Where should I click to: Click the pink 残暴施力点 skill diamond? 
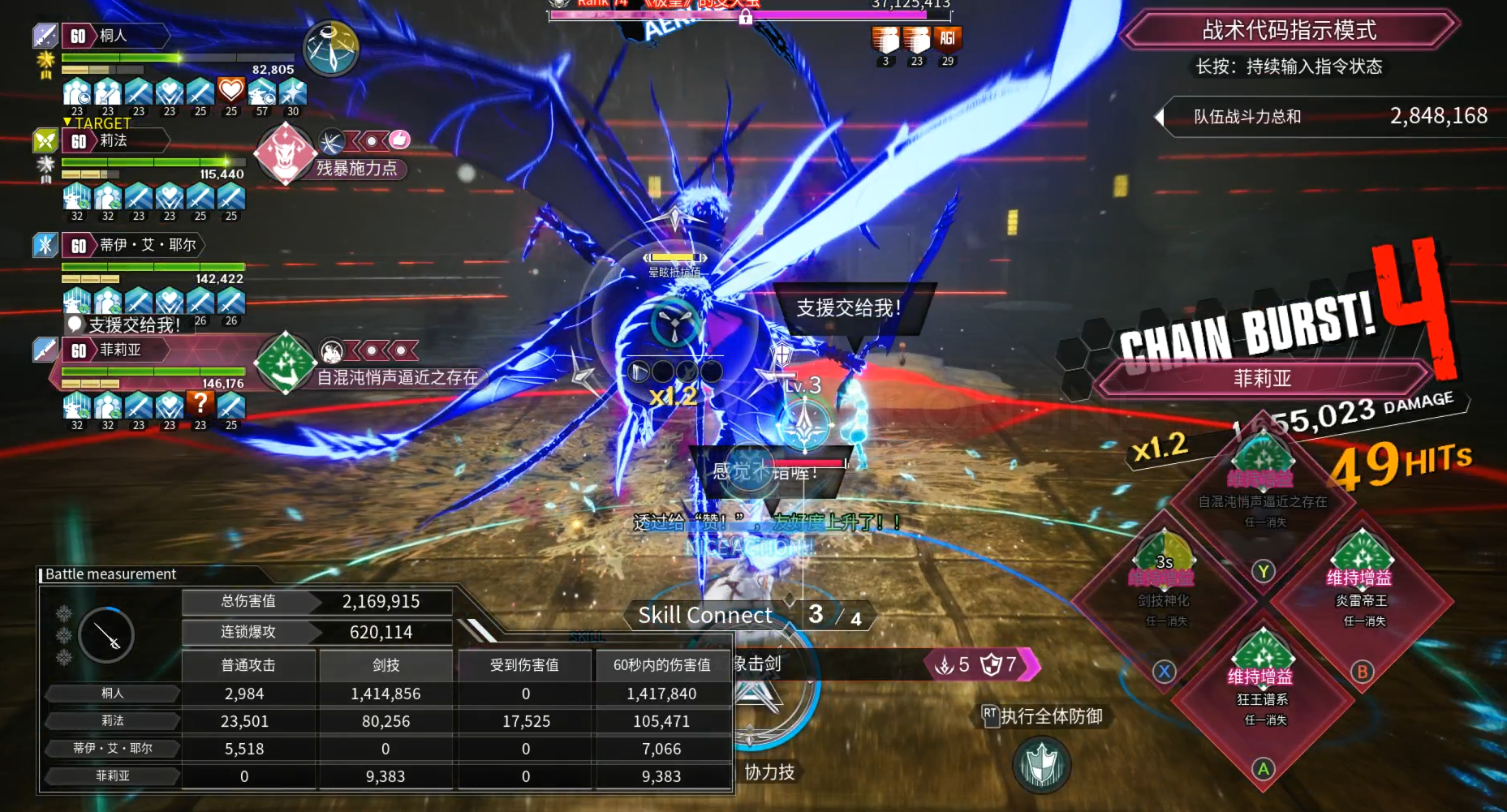285,153
